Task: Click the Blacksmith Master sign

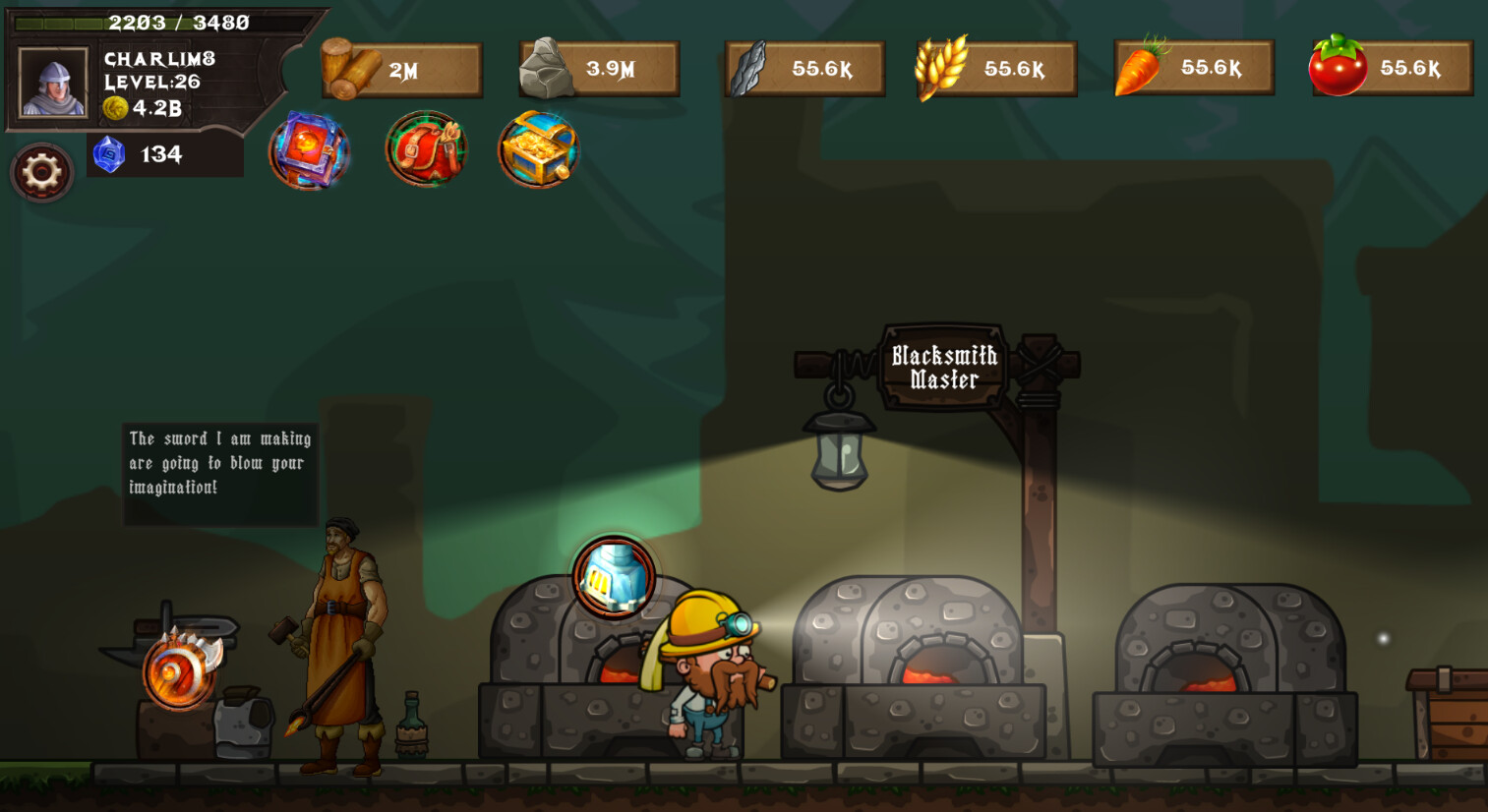Action: tap(942, 366)
